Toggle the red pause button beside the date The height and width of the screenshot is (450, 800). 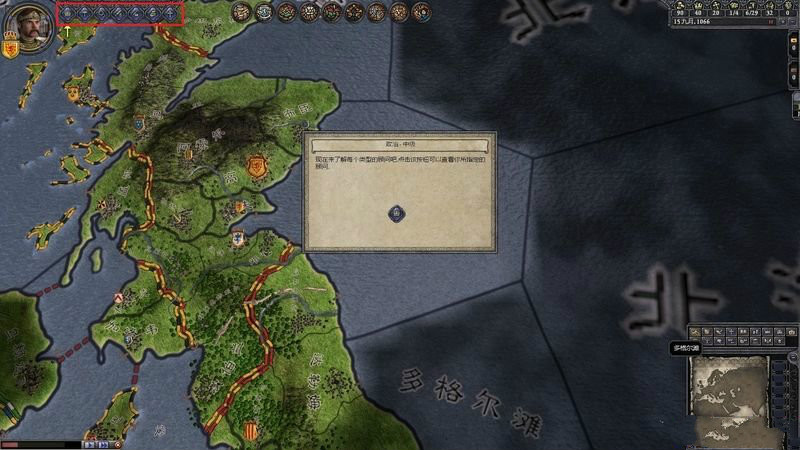click(769, 21)
